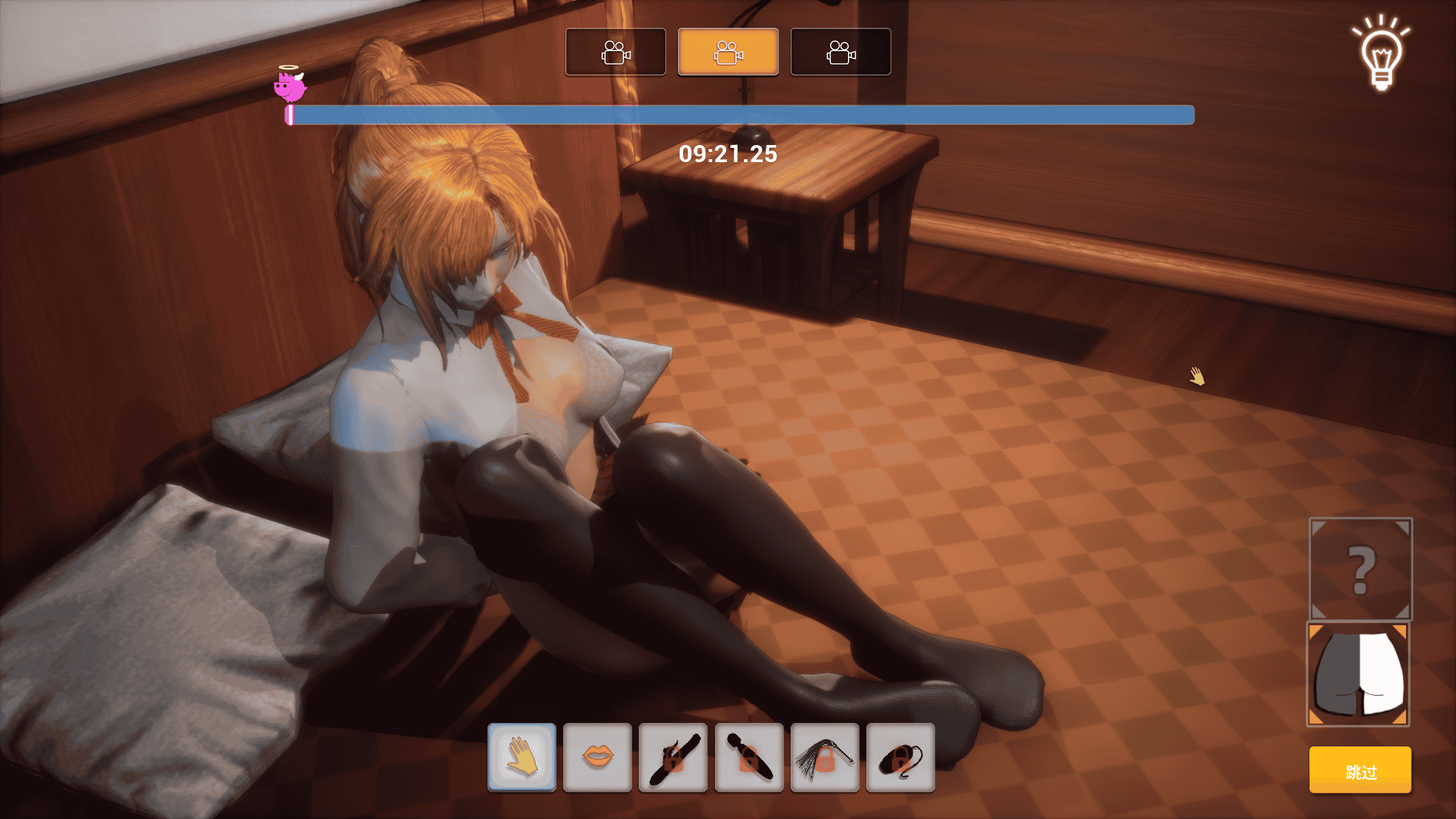Image resolution: width=1456 pixels, height=819 pixels.
Task: Select the highlighted middle camera angle
Action: [x=728, y=52]
